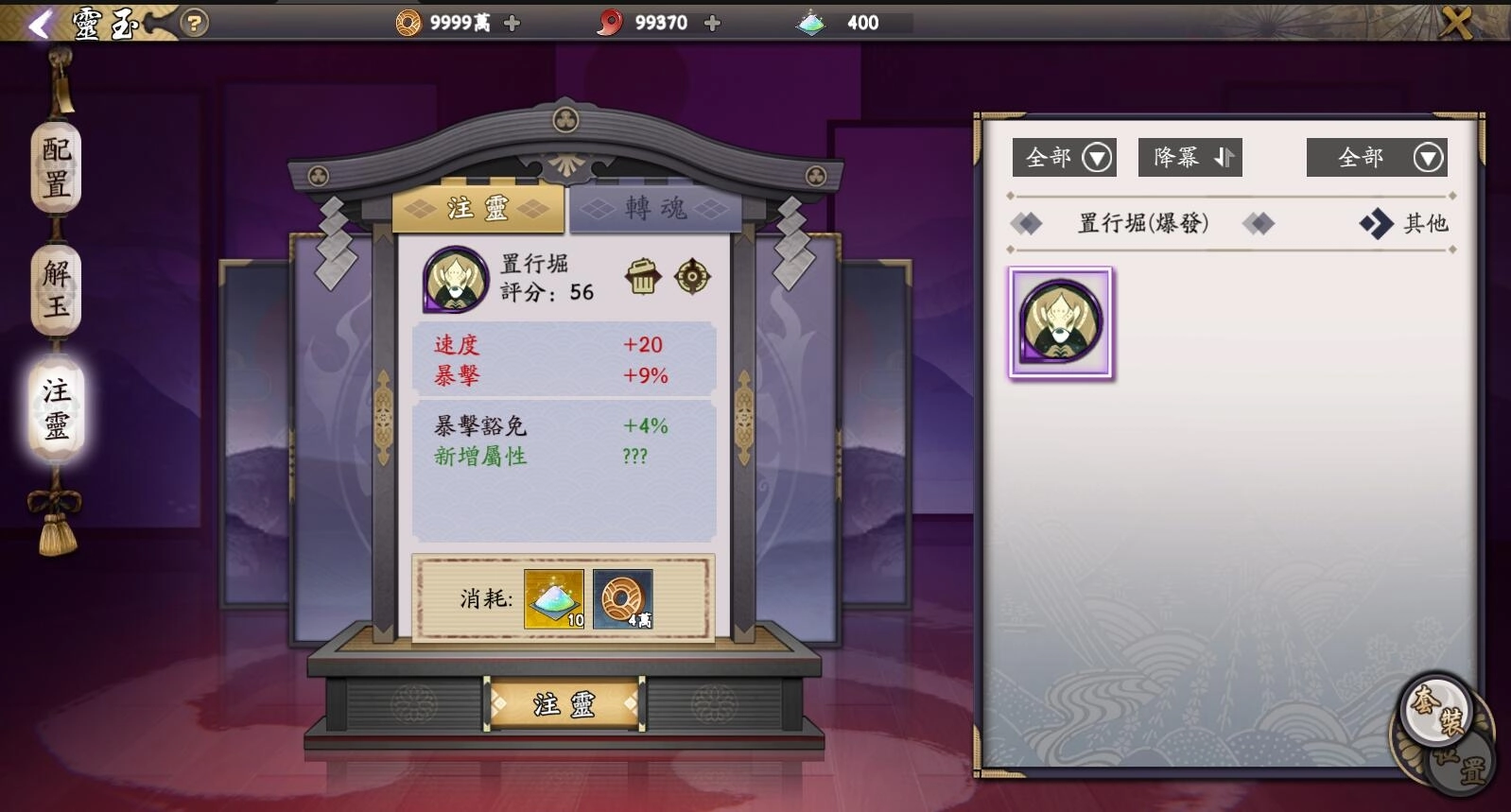Open the leftmost 全部 filter dropdown
The image size is (1511, 812).
click(x=1063, y=157)
